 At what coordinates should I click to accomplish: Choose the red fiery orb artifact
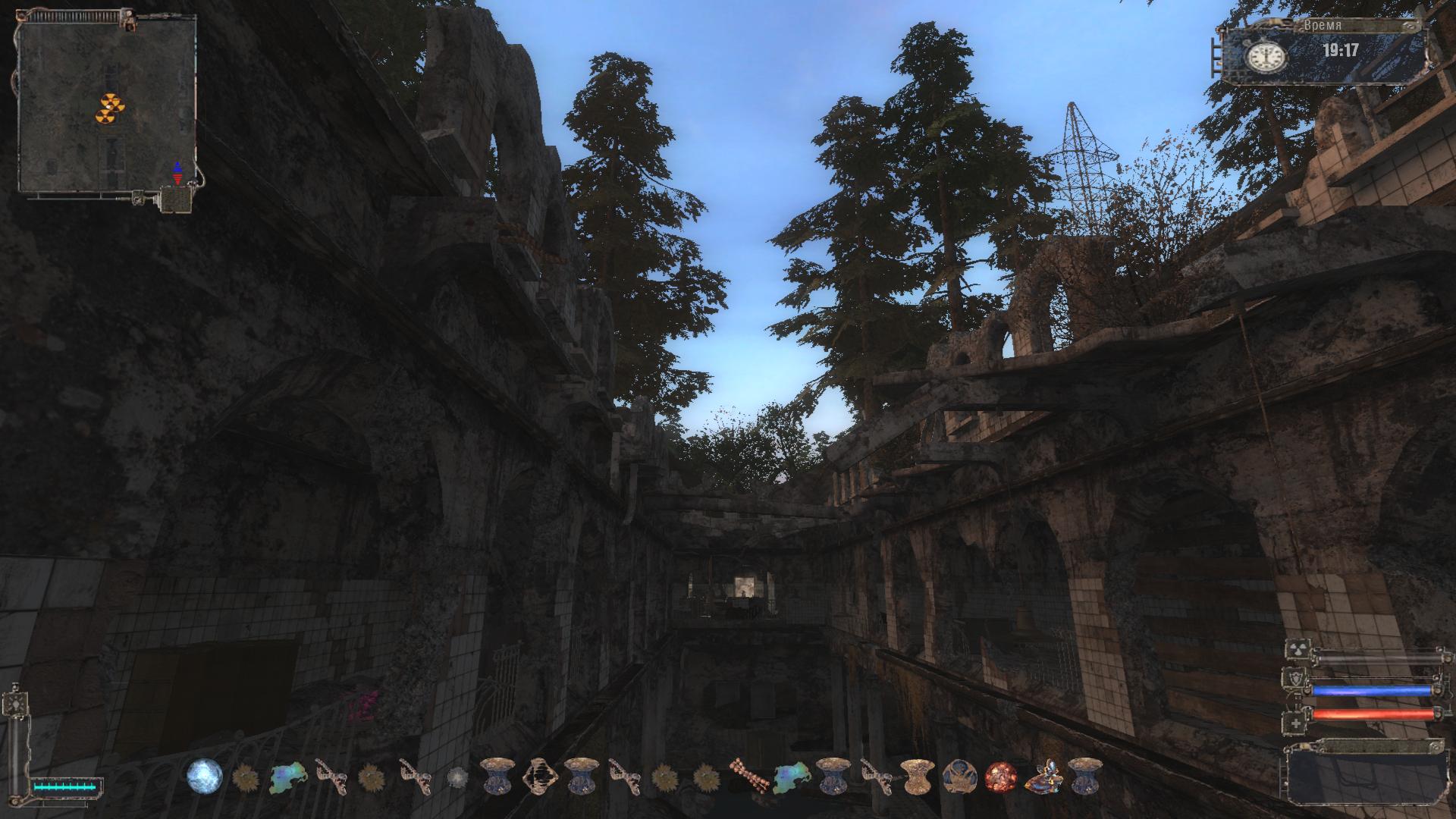click(x=999, y=776)
